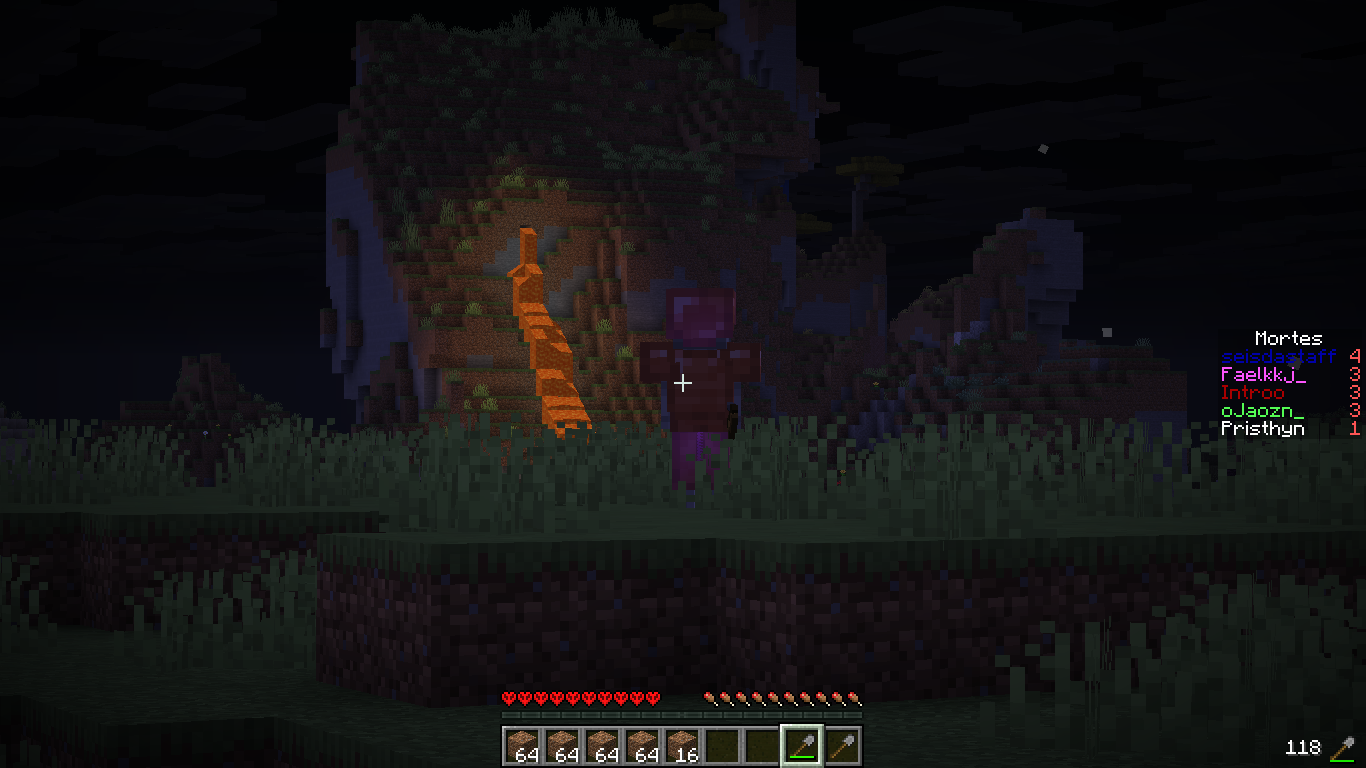1366x768 pixels.
Task: Select the dirt stack of 16
Action: point(681,746)
